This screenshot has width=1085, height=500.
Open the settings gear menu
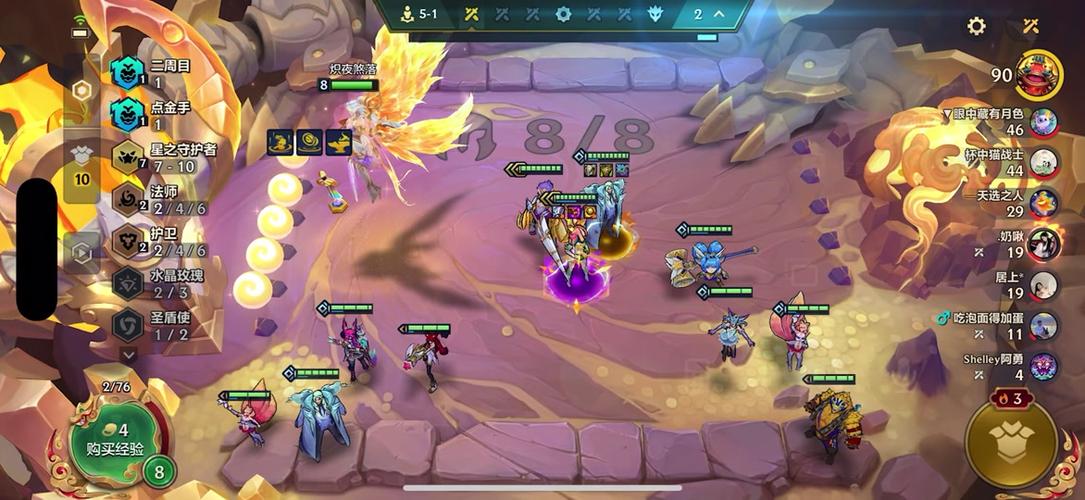(976, 26)
